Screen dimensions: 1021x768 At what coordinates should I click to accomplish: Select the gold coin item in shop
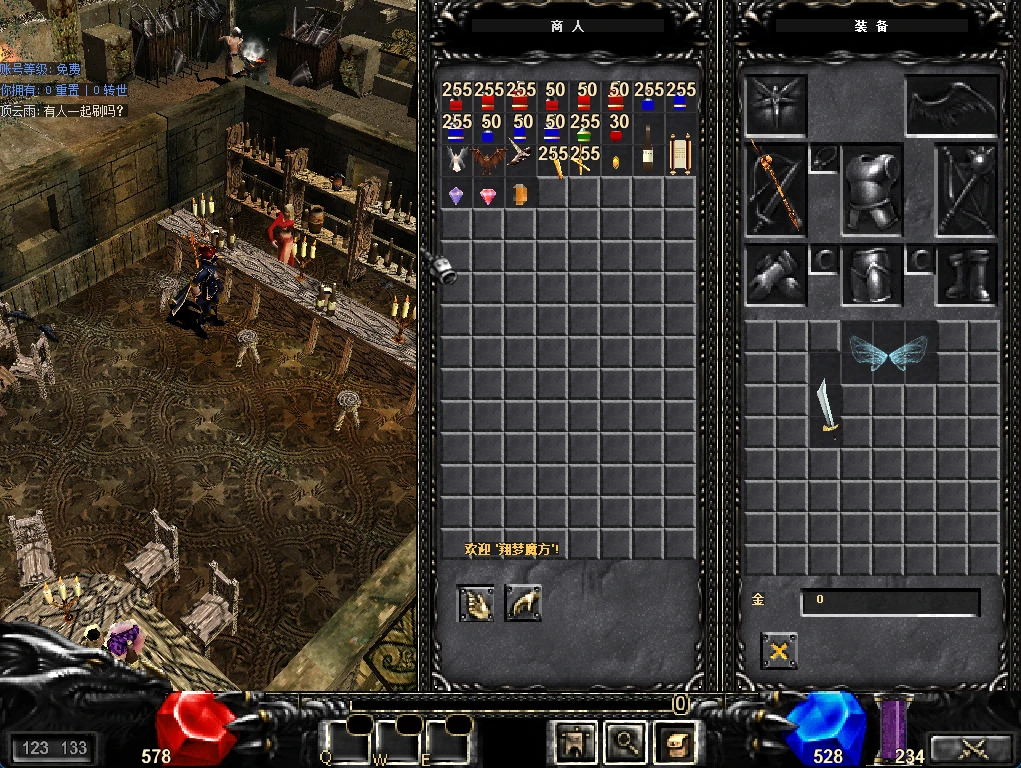tap(617, 162)
